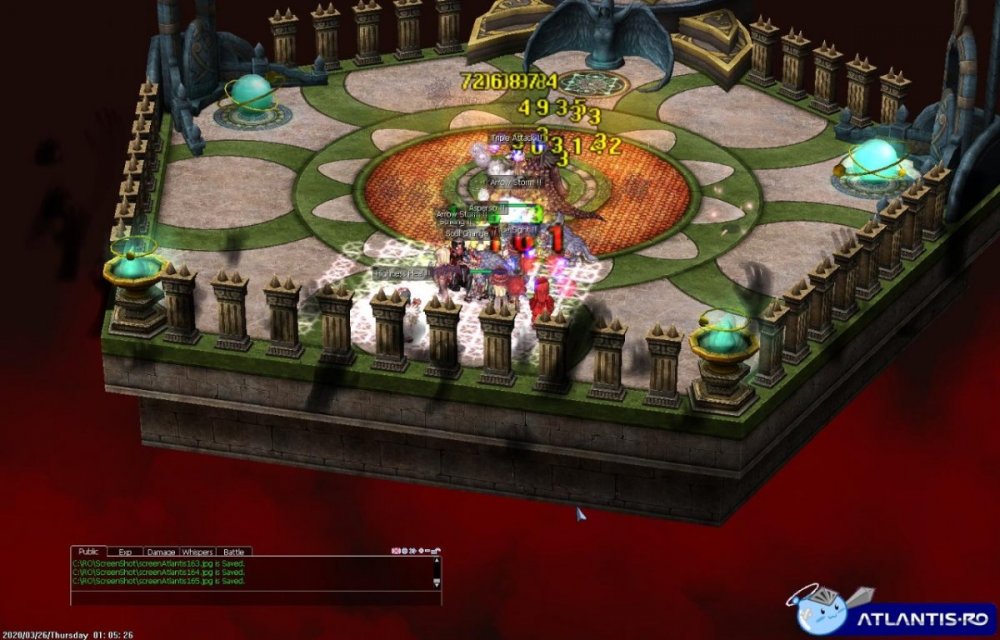Show the Whispers chat tab
The width and height of the screenshot is (1000, 640).
click(x=197, y=551)
